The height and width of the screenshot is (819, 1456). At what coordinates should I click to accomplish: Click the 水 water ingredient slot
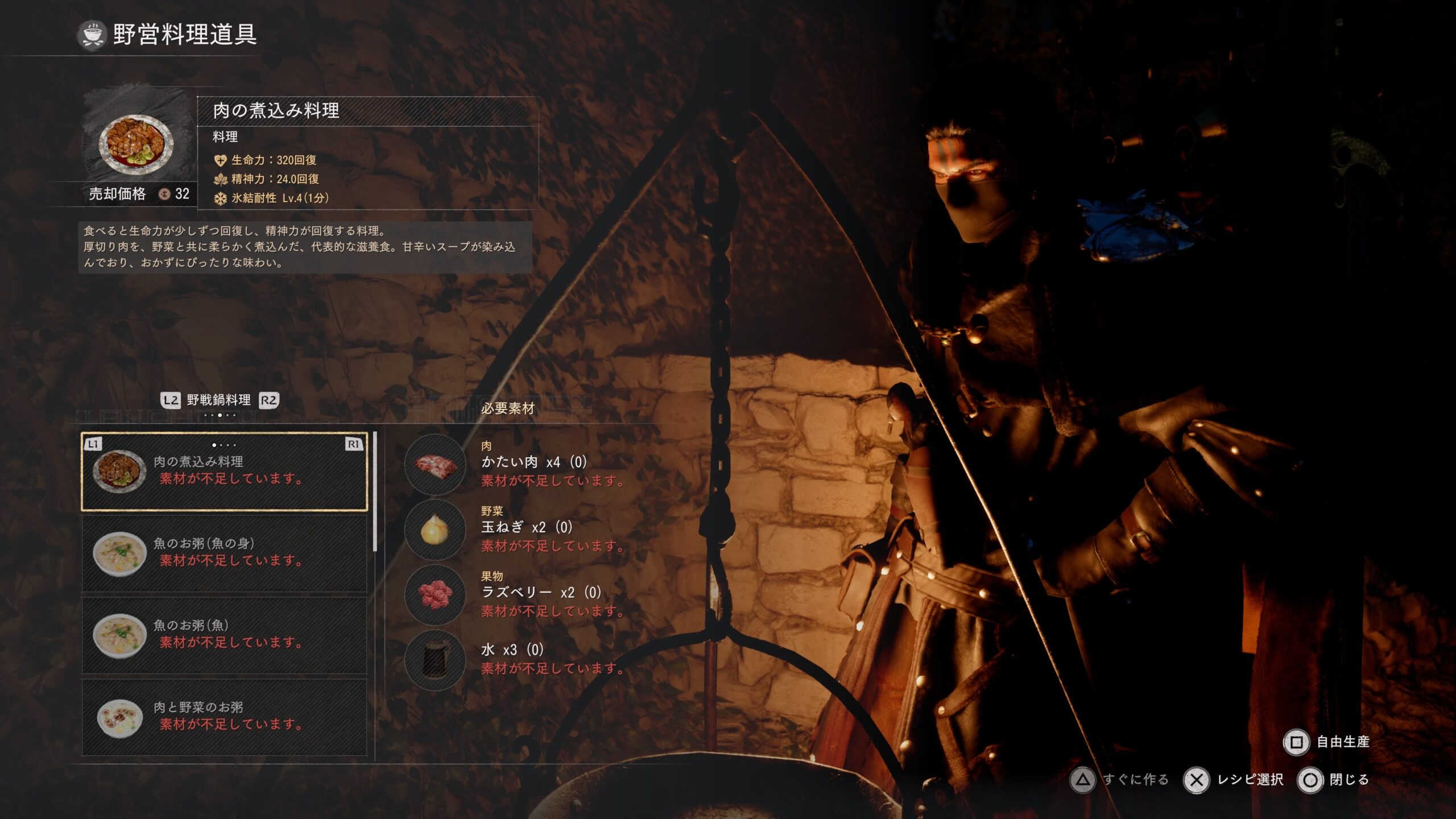(436, 660)
